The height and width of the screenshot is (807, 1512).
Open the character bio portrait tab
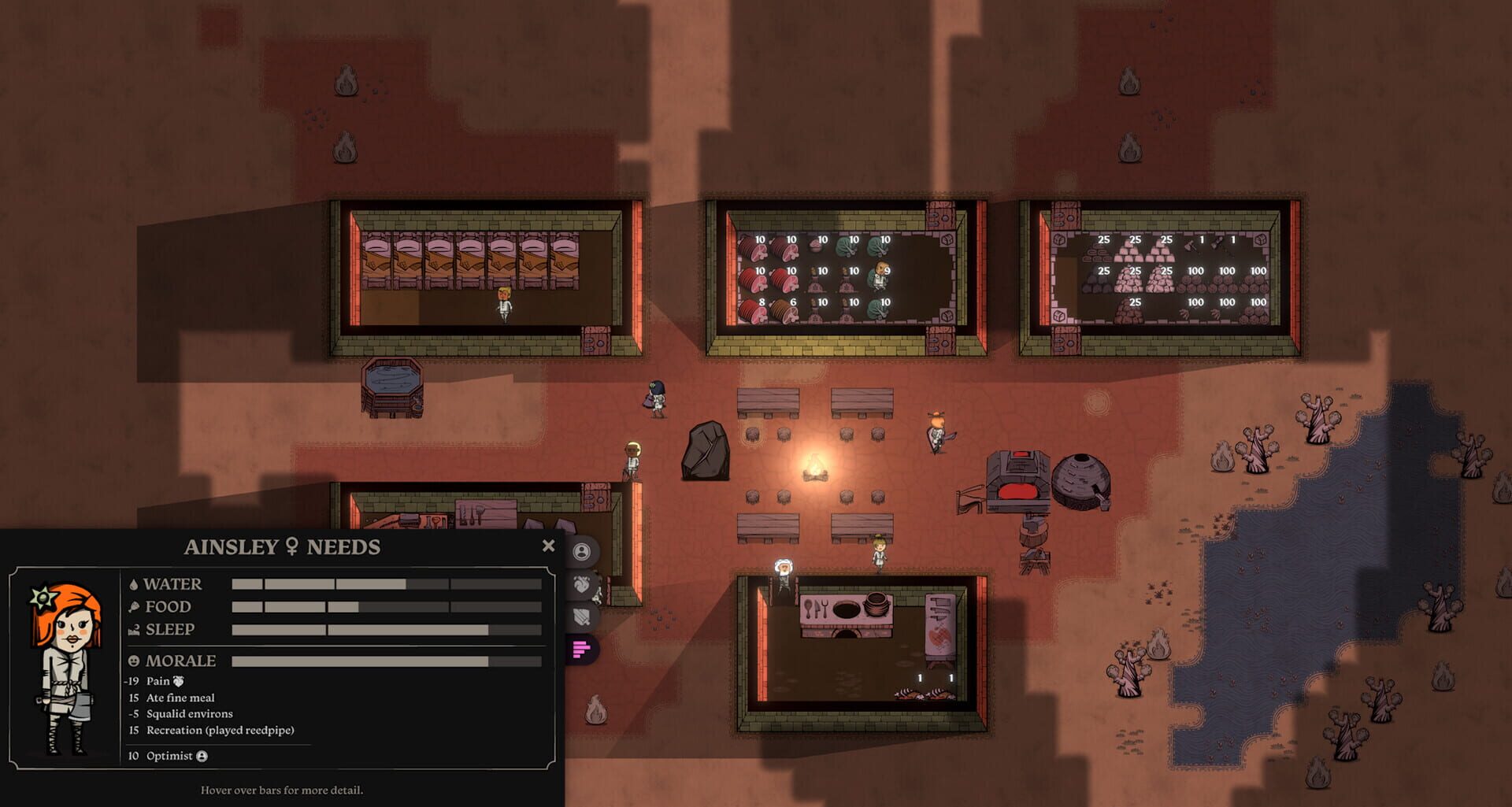pyautogui.click(x=582, y=551)
